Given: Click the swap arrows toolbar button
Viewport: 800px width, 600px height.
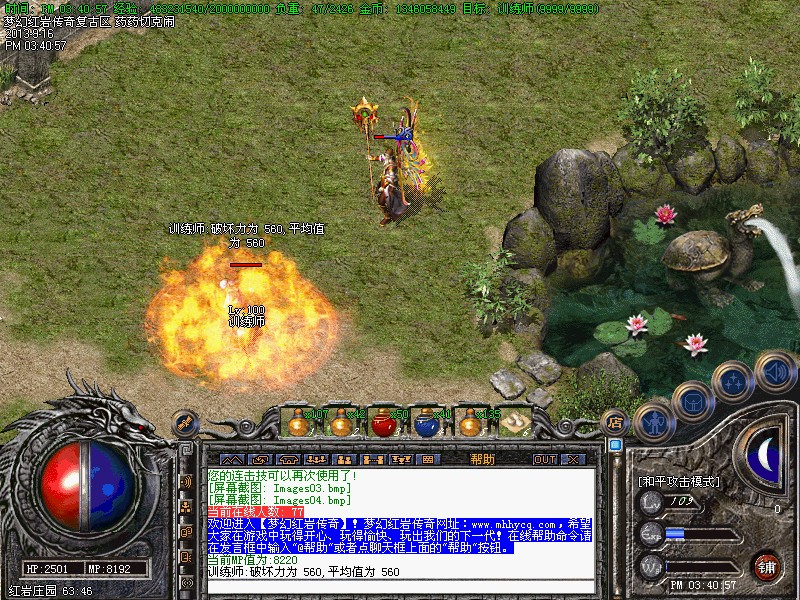Looking at the screenshot, I should coord(258,459).
